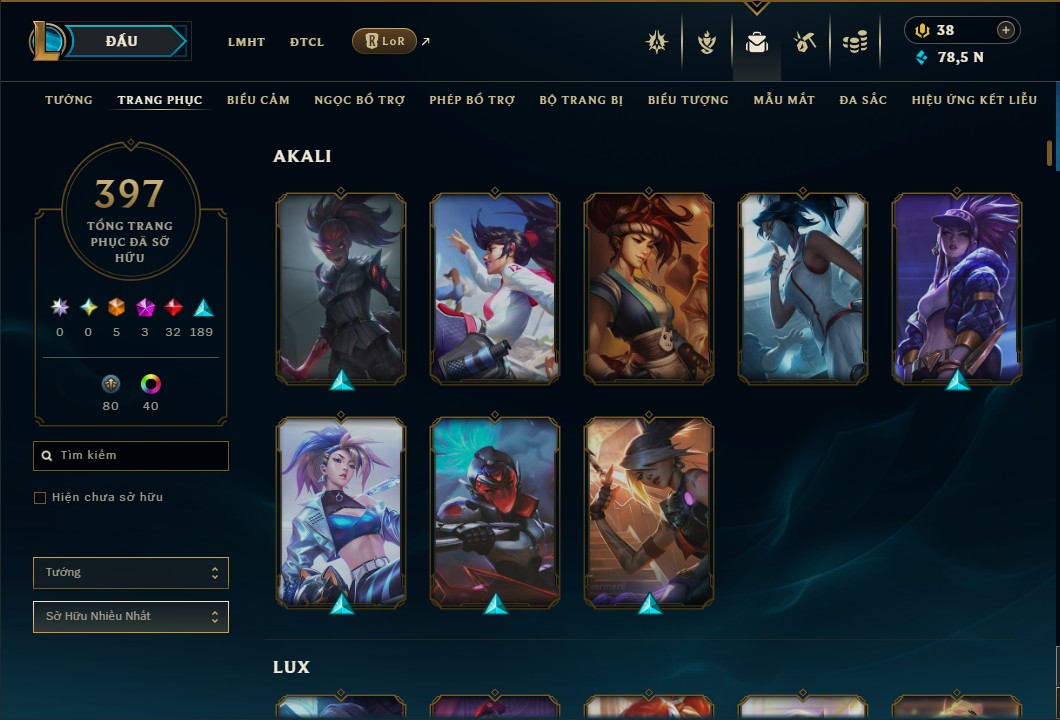Launch the LoR link

click(x=385, y=41)
